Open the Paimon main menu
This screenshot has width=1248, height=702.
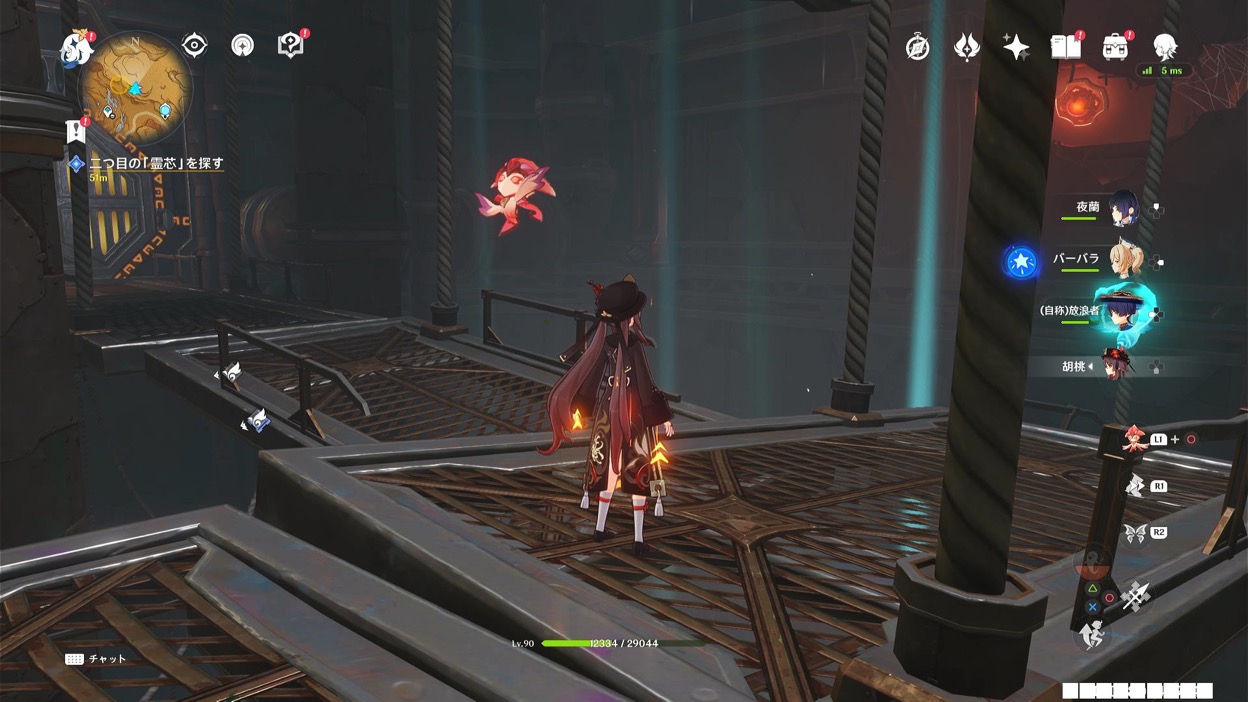(x=76, y=47)
